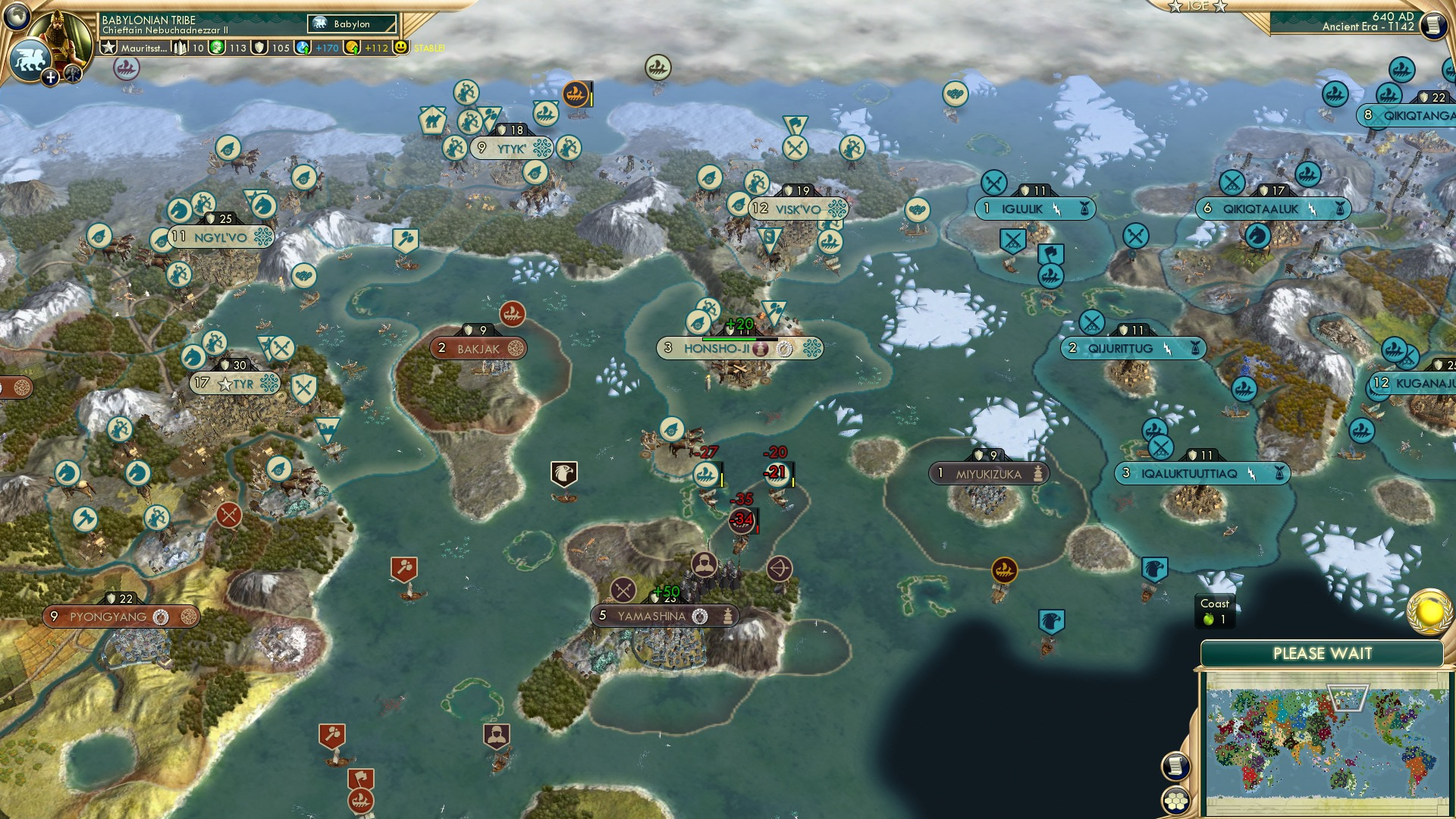Click the blue faith droplet showing +170
Viewport: 1456px width, 819px height.
pyautogui.click(x=302, y=48)
